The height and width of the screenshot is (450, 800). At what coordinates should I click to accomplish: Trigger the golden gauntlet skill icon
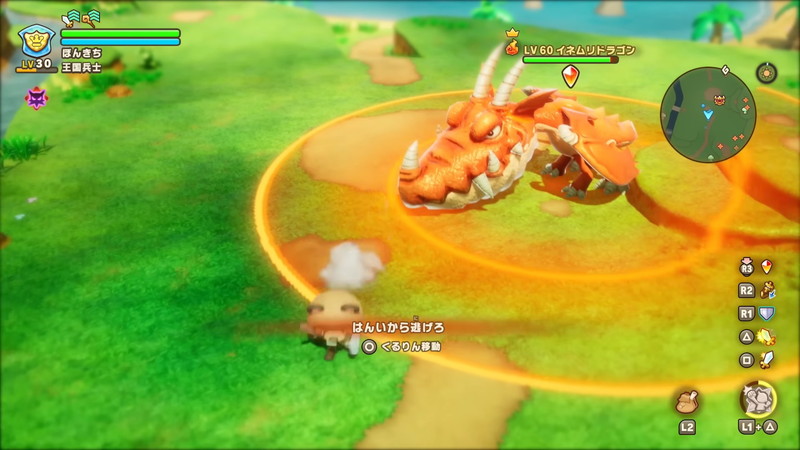767,290
